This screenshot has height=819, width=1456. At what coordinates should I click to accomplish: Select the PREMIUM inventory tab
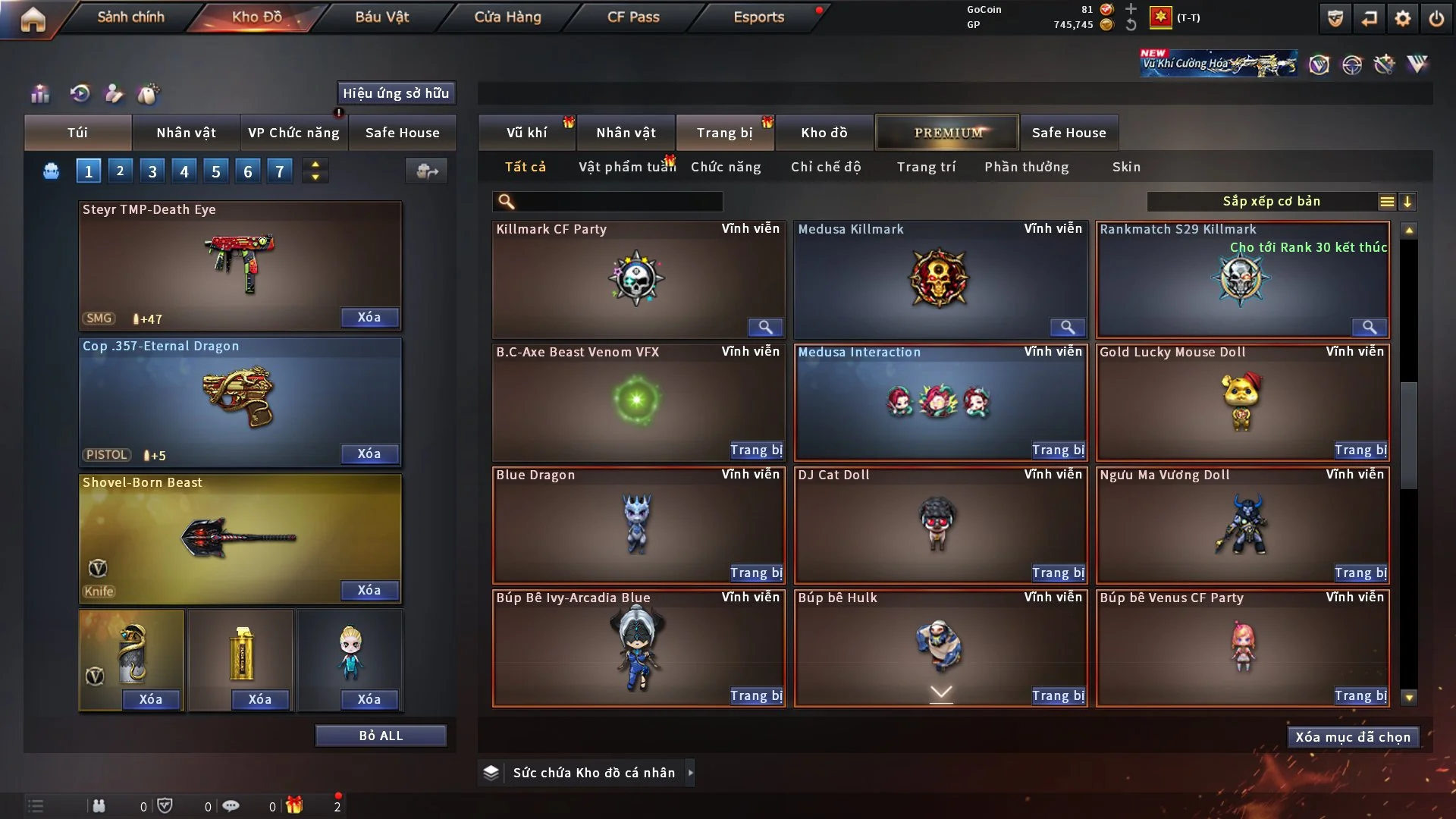948,133
